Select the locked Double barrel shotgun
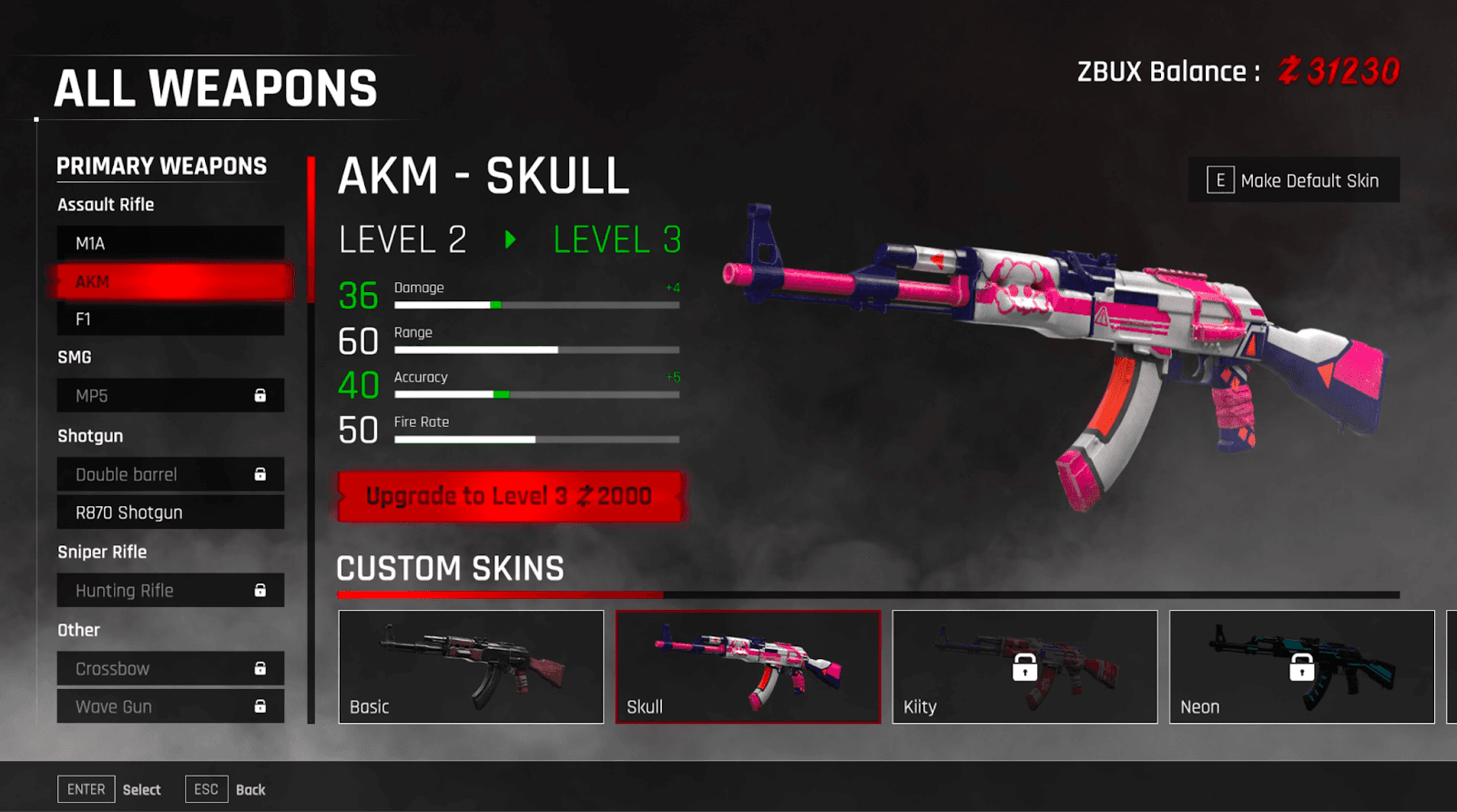This screenshot has width=1457, height=812. tap(170, 474)
